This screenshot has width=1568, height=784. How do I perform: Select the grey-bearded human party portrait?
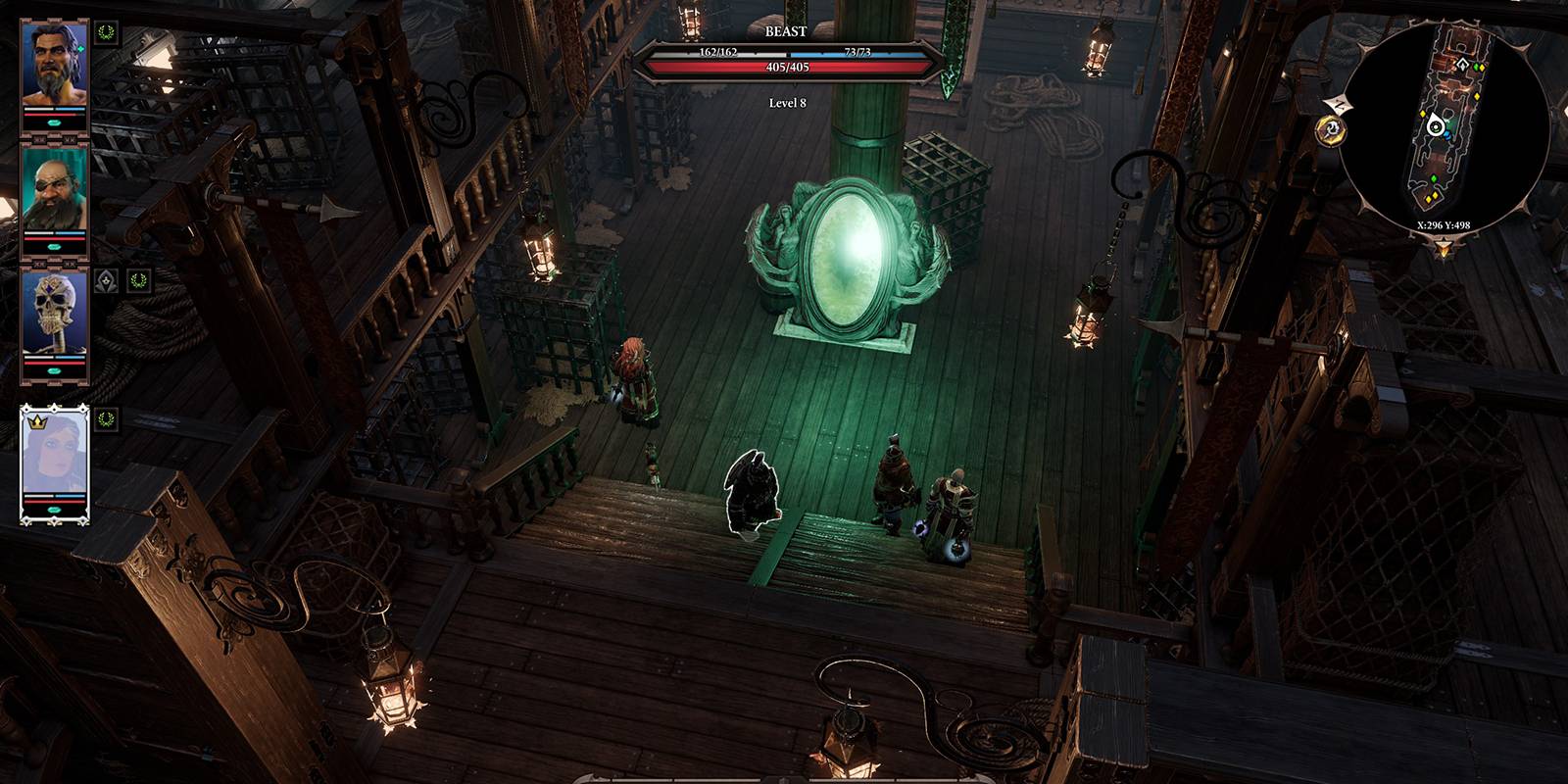click(x=55, y=65)
